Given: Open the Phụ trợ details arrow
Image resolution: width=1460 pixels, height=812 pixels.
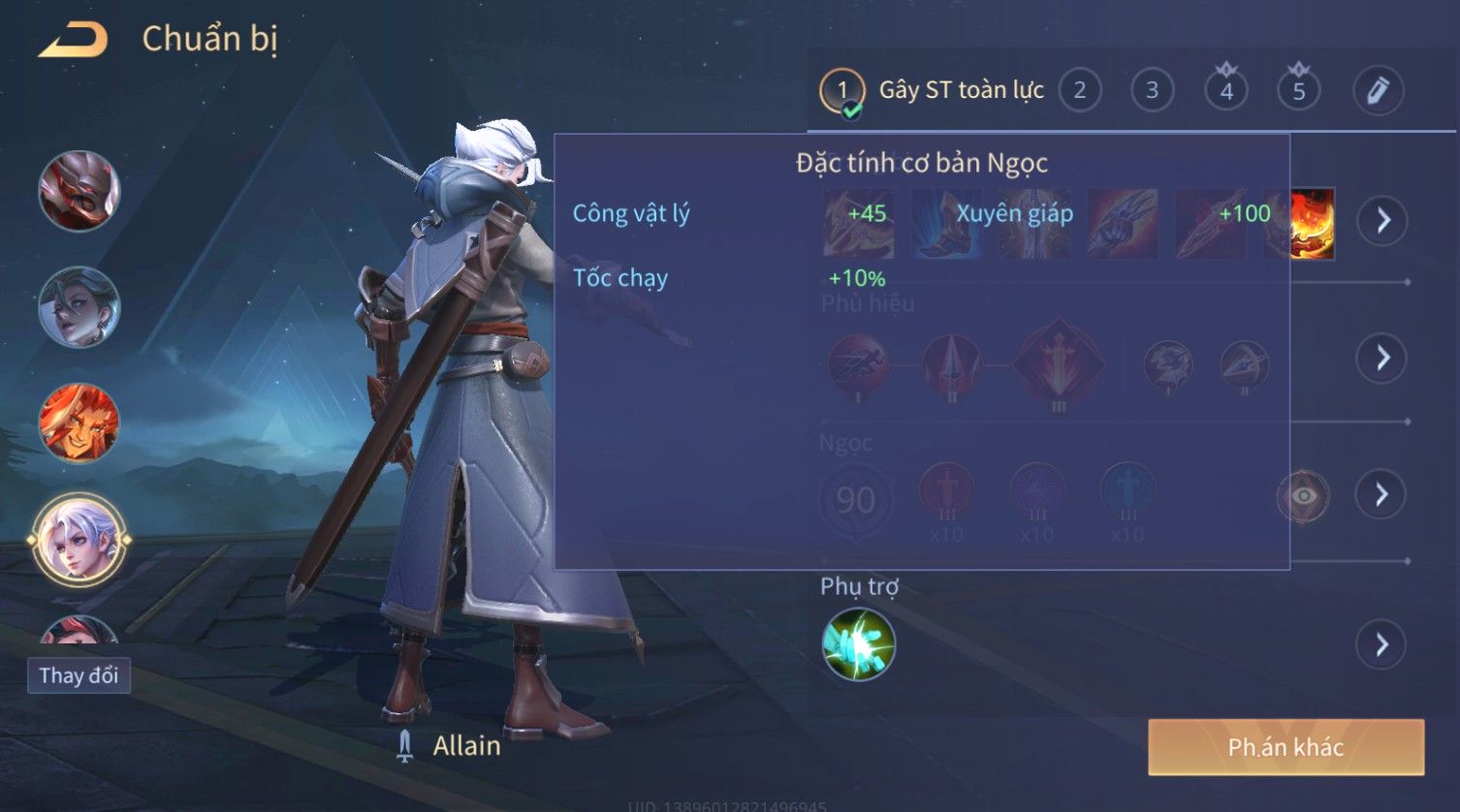Looking at the screenshot, I should 1382,644.
